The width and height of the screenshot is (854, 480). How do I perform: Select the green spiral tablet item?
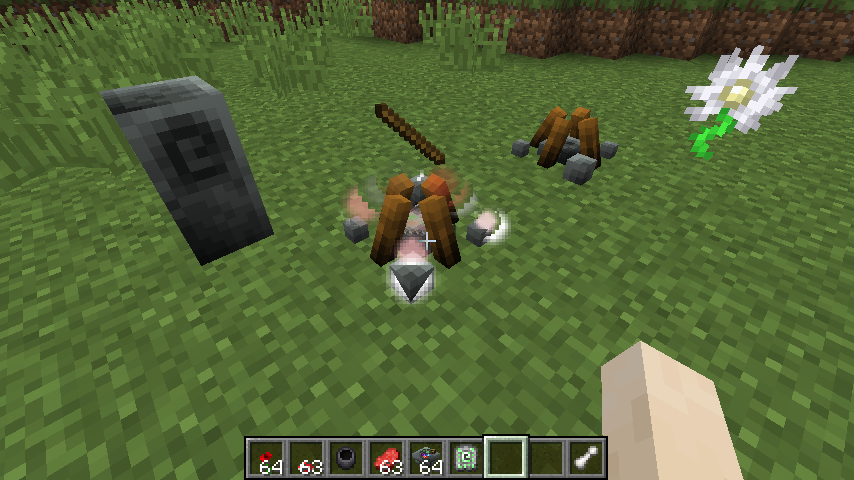point(466,458)
